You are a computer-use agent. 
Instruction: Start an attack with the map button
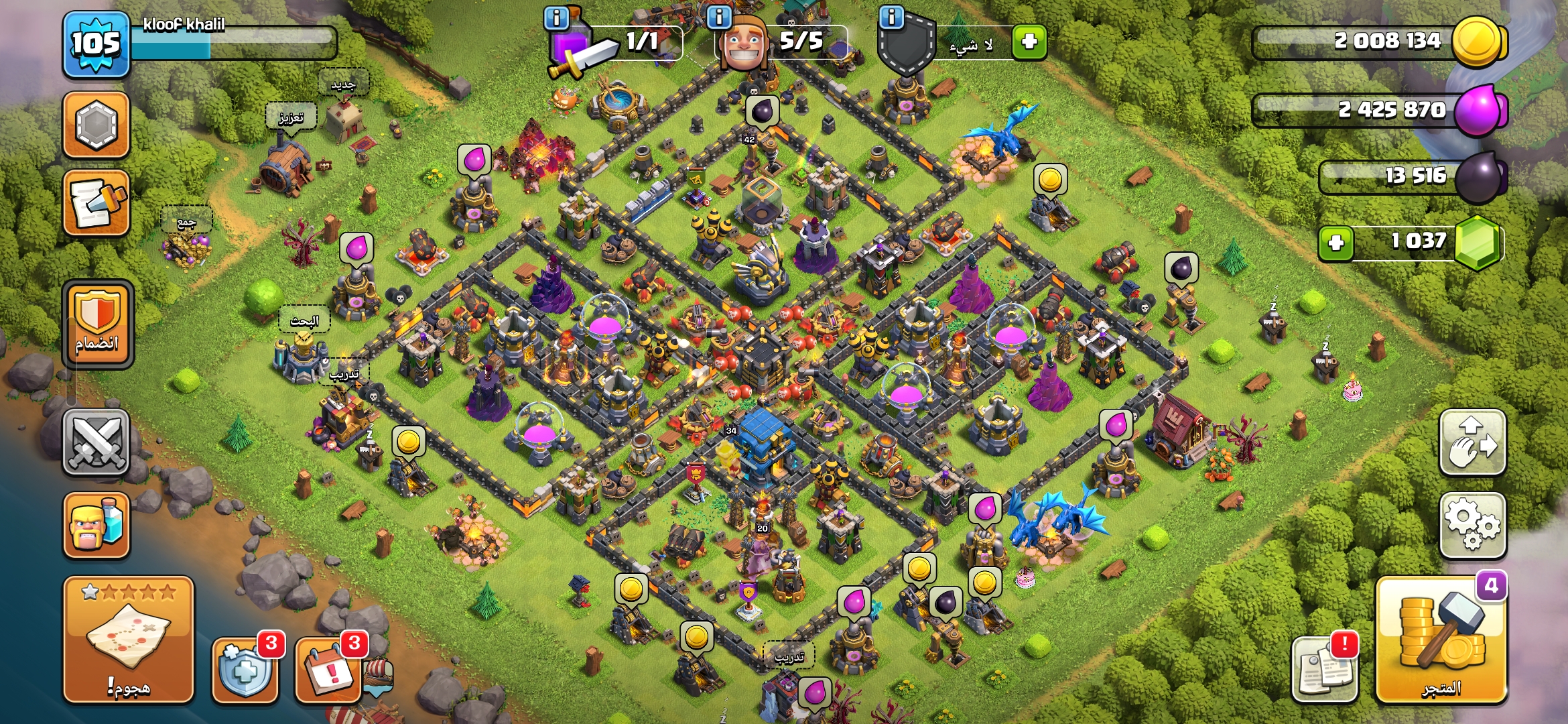pos(128,640)
